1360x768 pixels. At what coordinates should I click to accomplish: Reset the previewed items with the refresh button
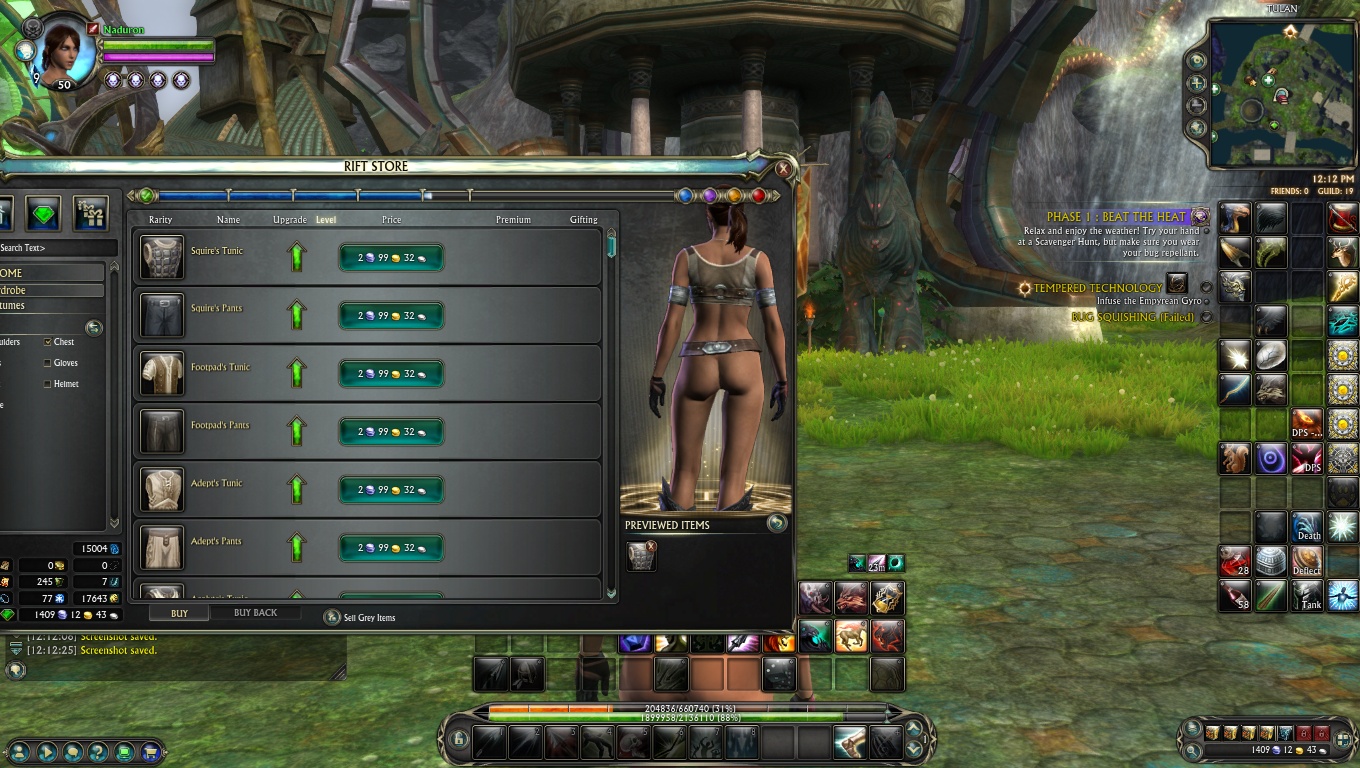tap(776, 523)
